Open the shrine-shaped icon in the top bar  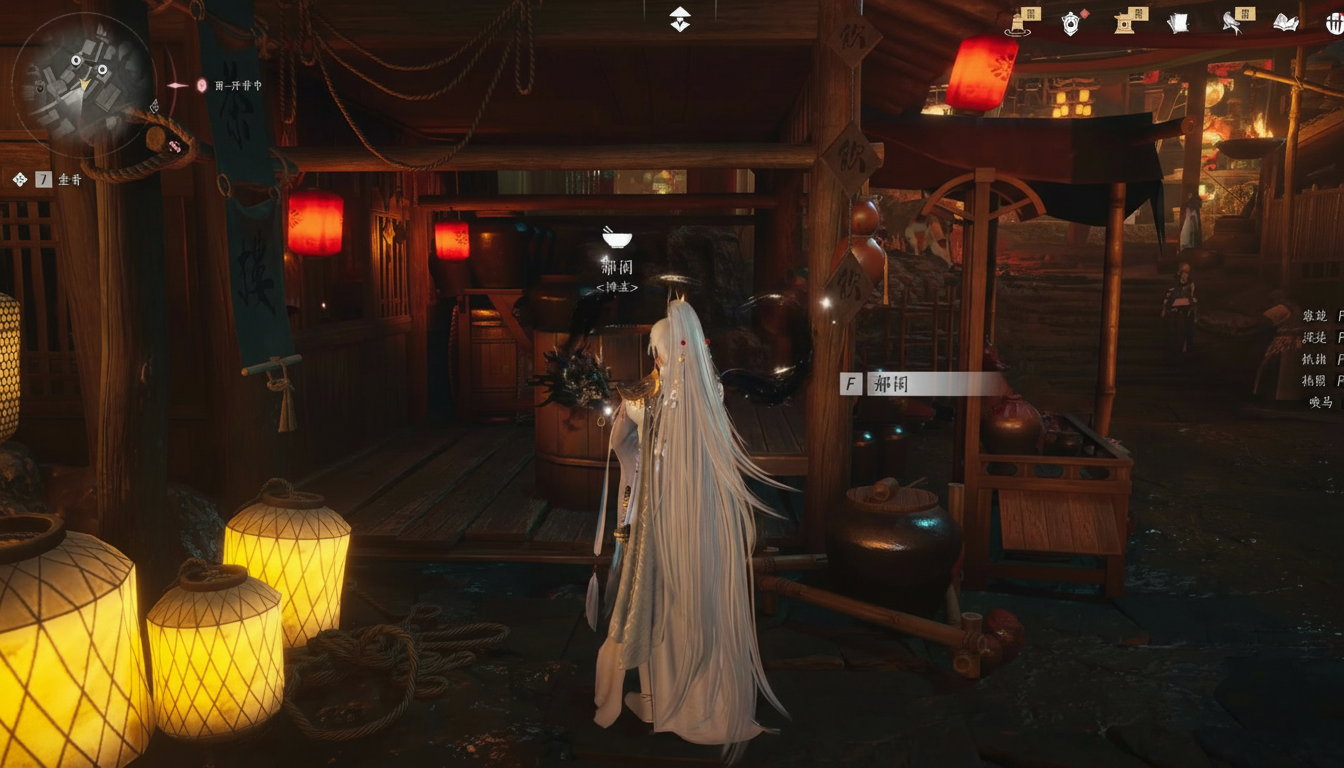coord(1125,23)
